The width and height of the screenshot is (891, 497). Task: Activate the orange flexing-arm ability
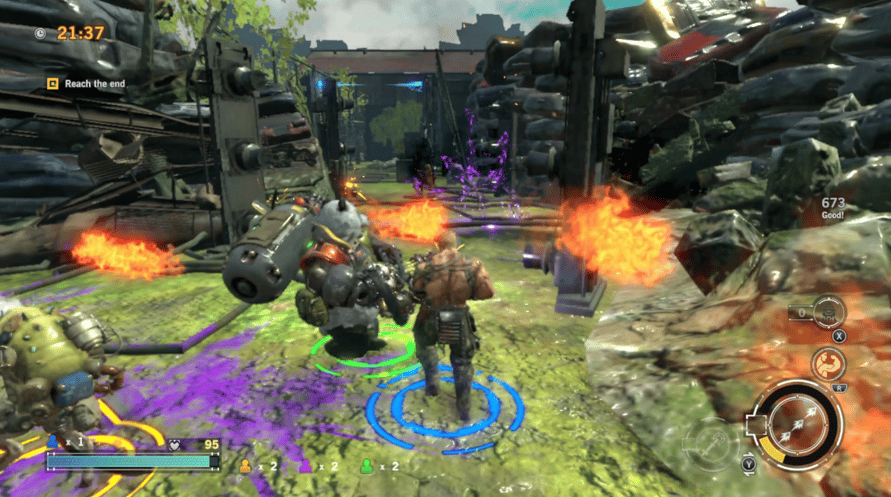click(x=829, y=363)
